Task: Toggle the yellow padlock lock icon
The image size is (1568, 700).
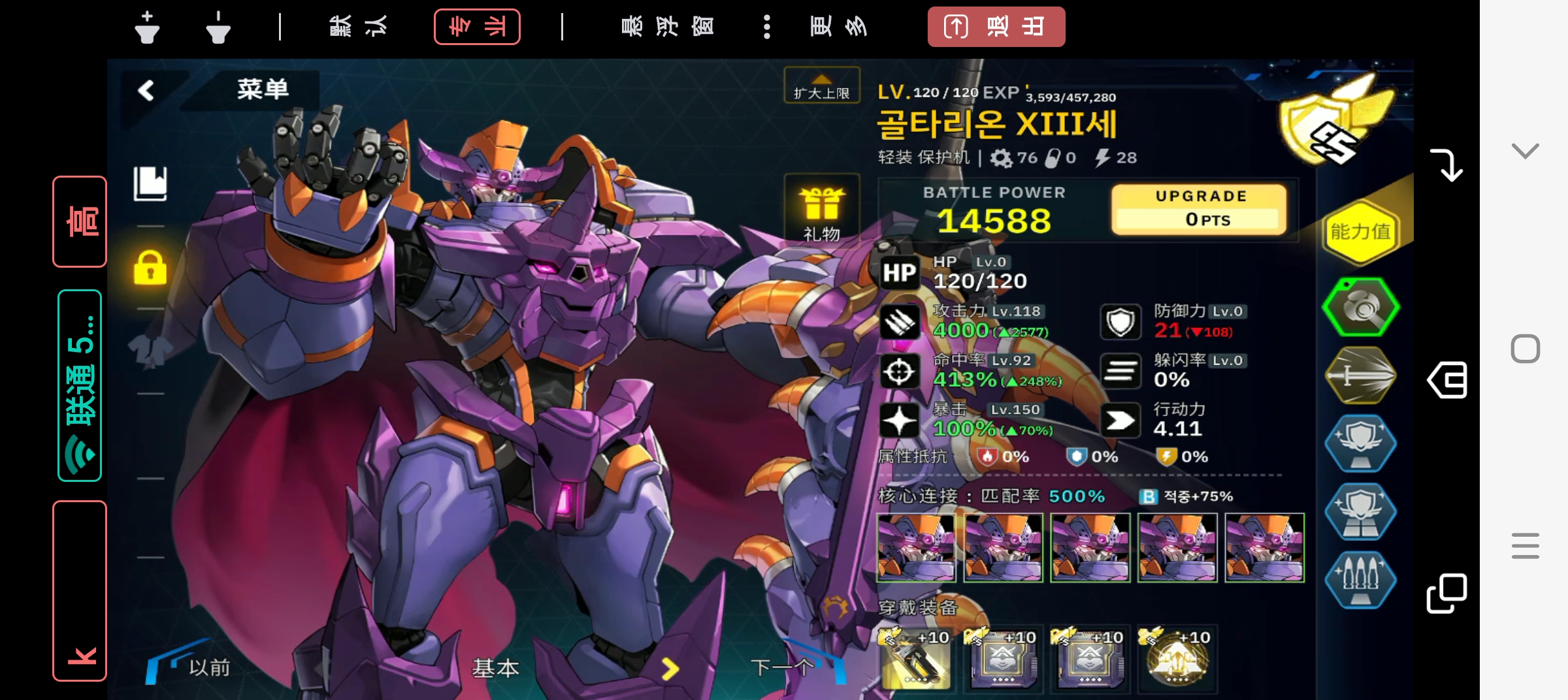Action: 150,268
